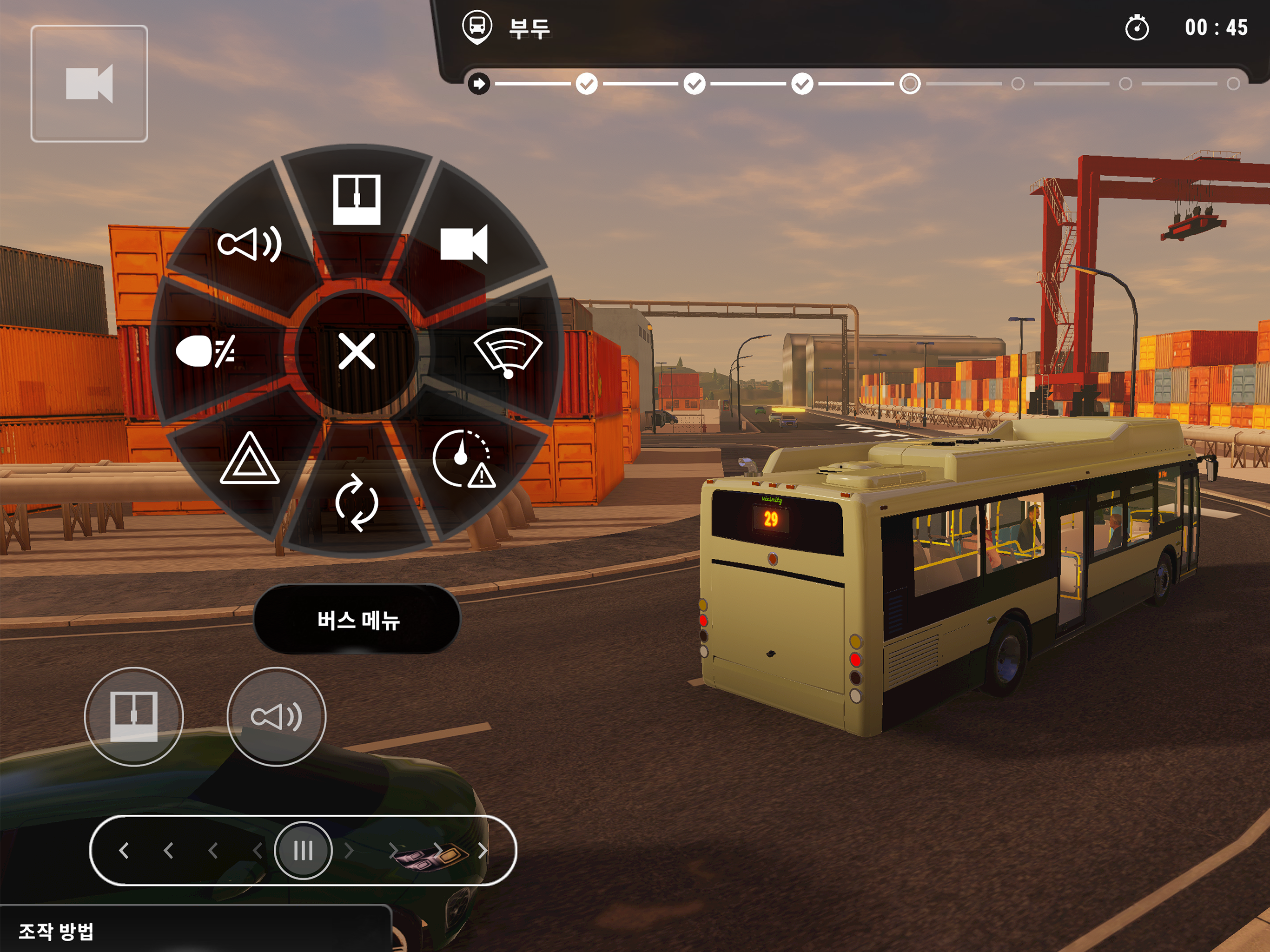Click the 버스 메뉴 button
Image resolution: width=1270 pixels, height=952 pixels.
357,620
